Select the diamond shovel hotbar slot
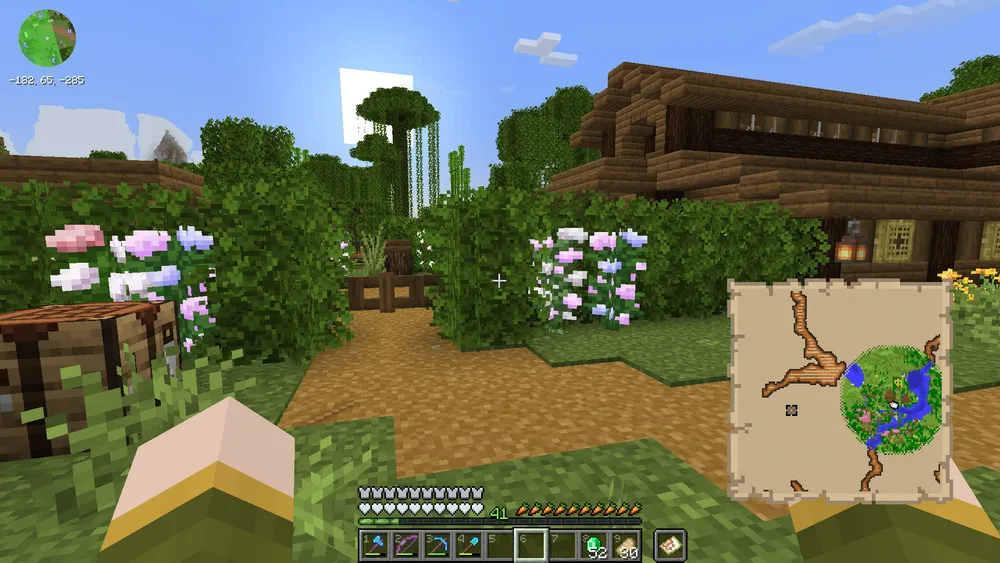 point(469,546)
